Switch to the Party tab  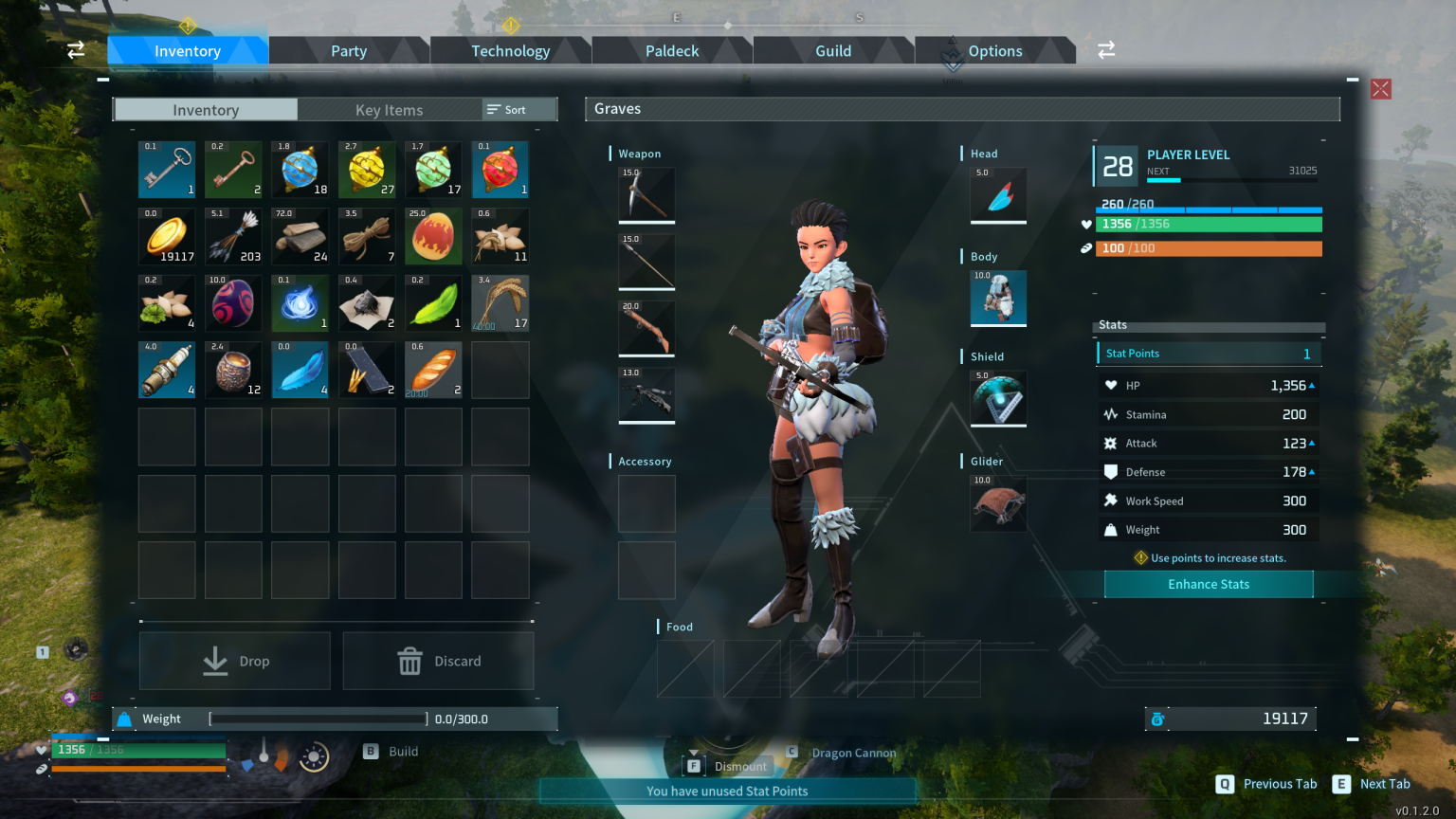349,50
